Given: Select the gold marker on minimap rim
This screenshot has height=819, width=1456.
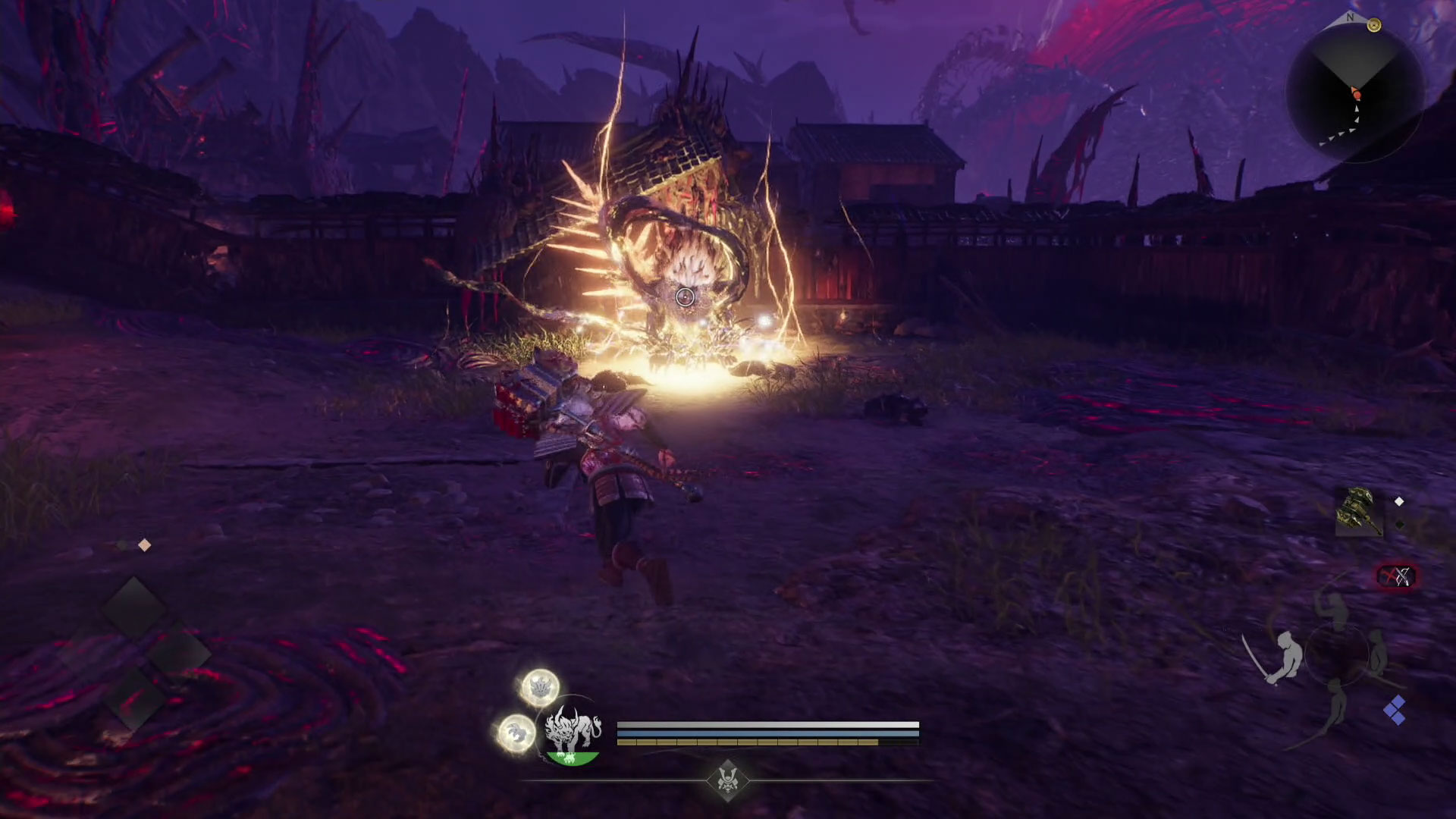Looking at the screenshot, I should (1373, 26).
